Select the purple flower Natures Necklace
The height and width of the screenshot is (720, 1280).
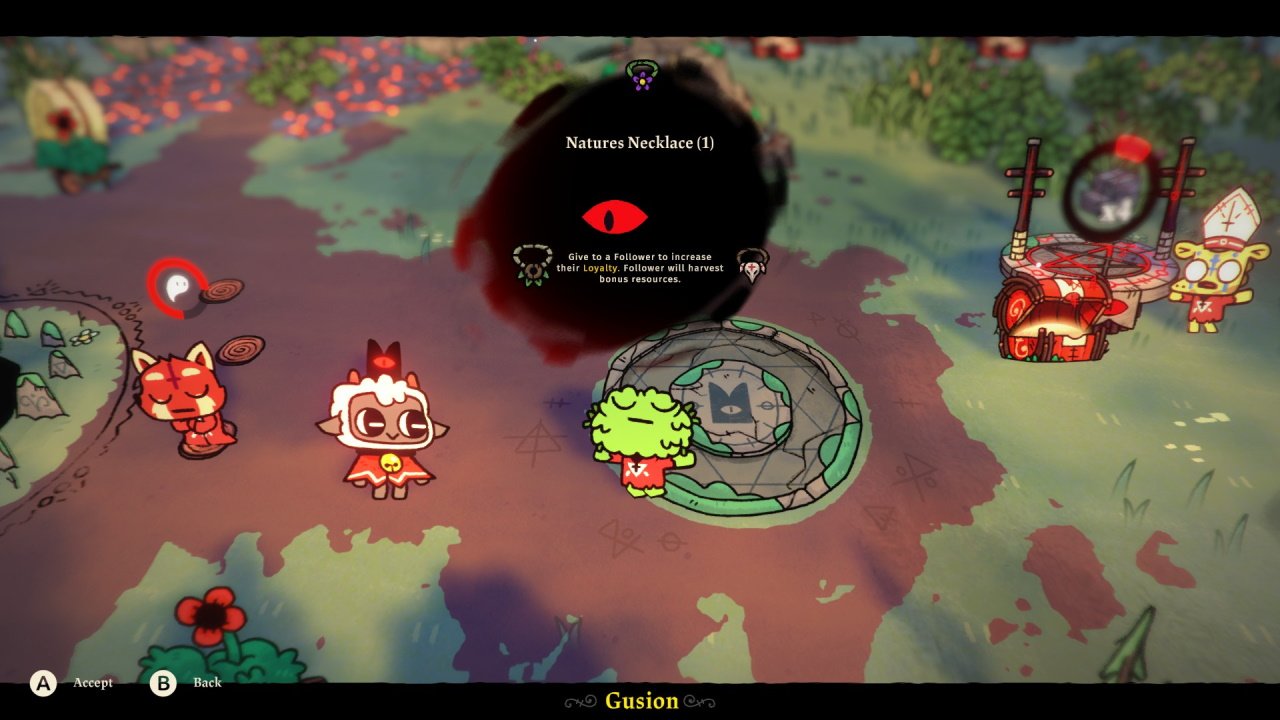(x=641, y=75)
